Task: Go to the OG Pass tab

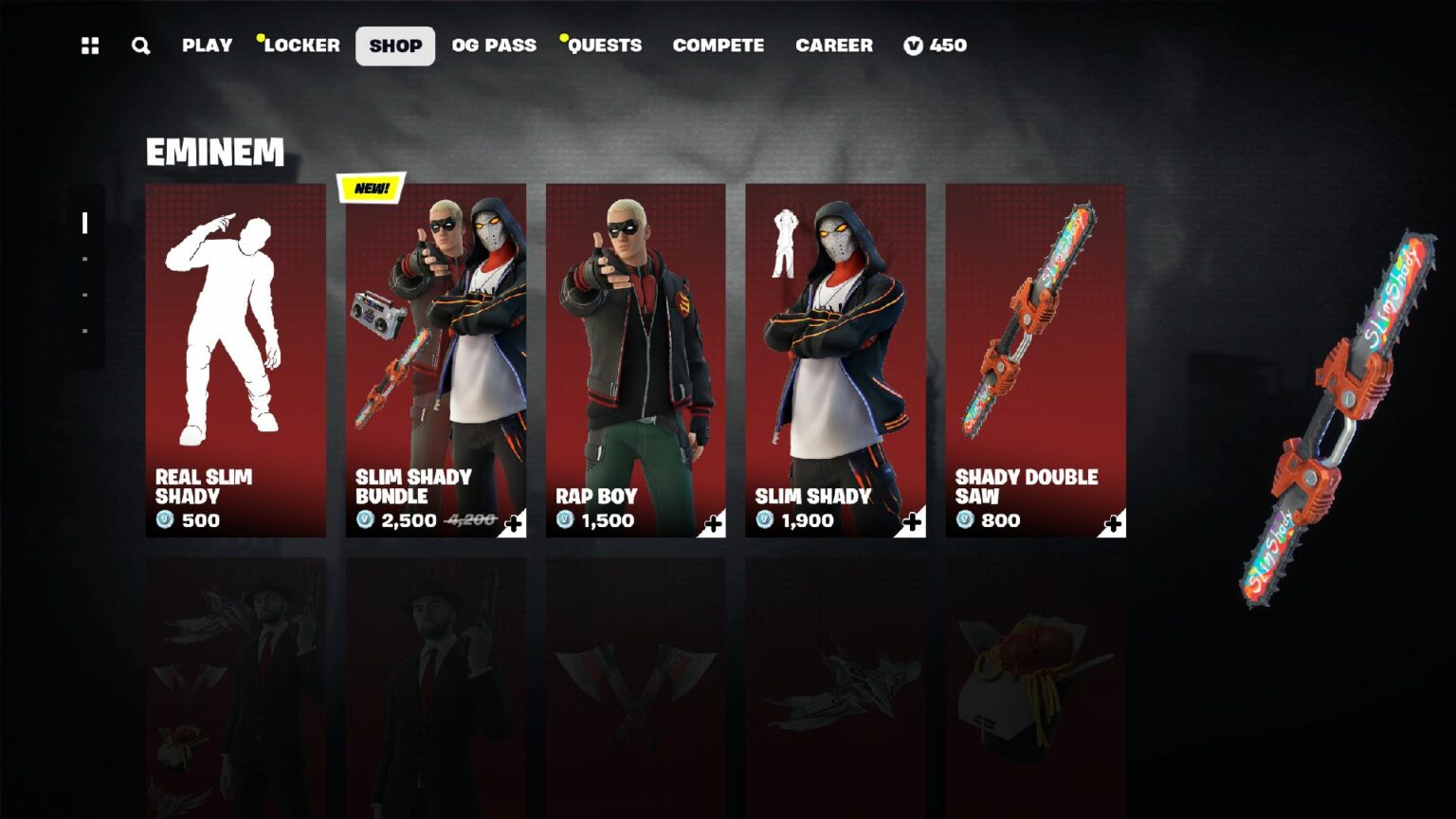Action: pyautogui.click(x=494, y=45)
